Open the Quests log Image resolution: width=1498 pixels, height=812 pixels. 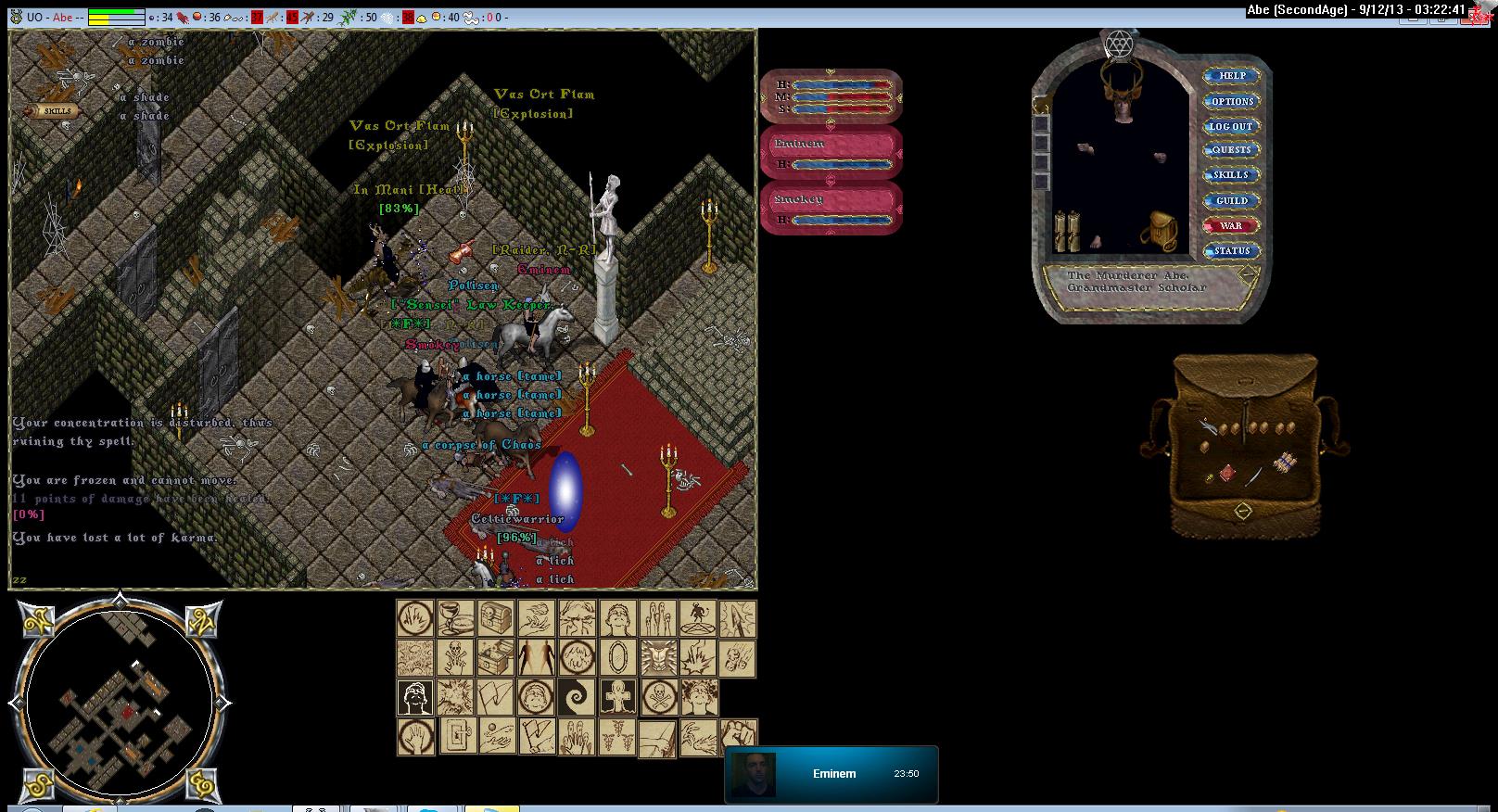(x=1231, y=150)
